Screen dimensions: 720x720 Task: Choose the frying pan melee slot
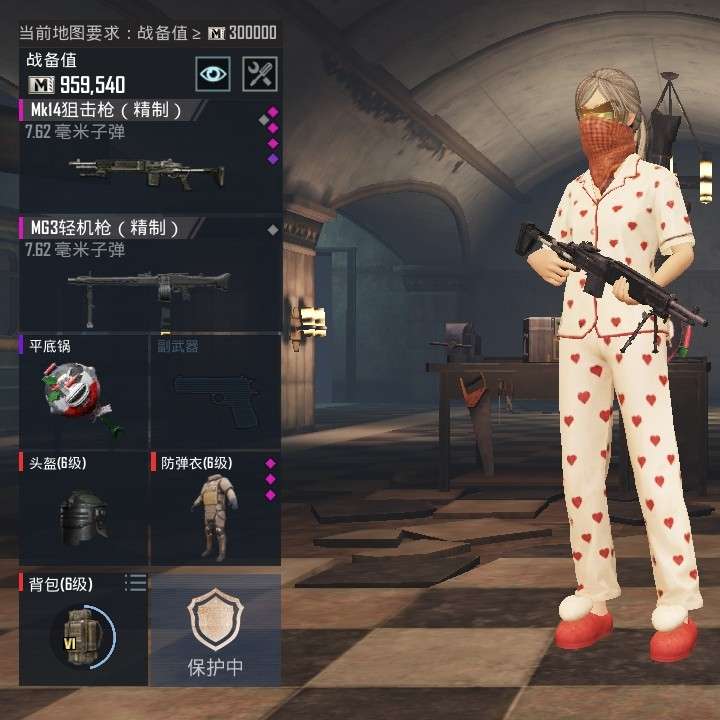click(84, 392)
